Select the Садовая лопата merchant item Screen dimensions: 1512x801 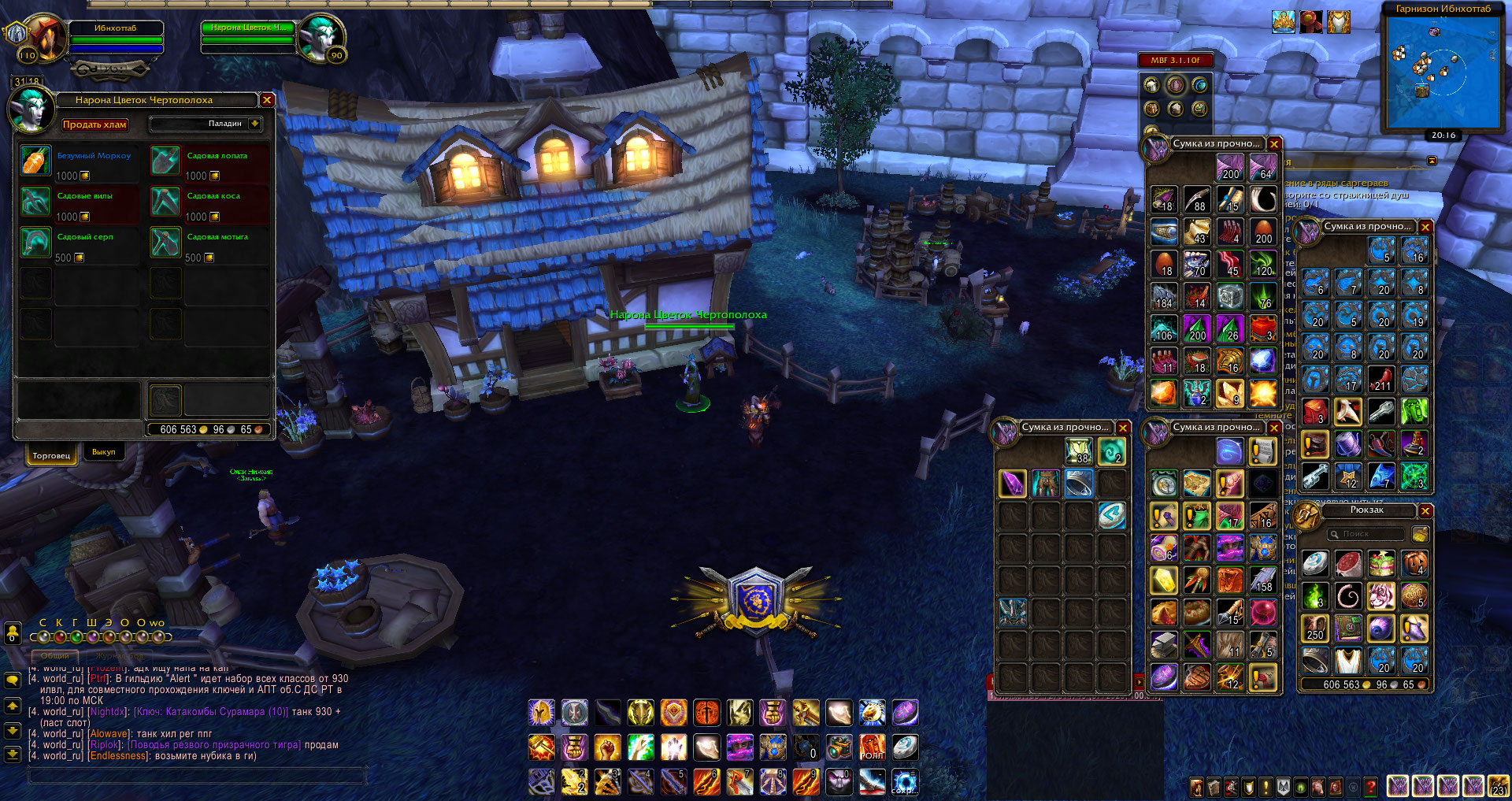pos(165,161)
